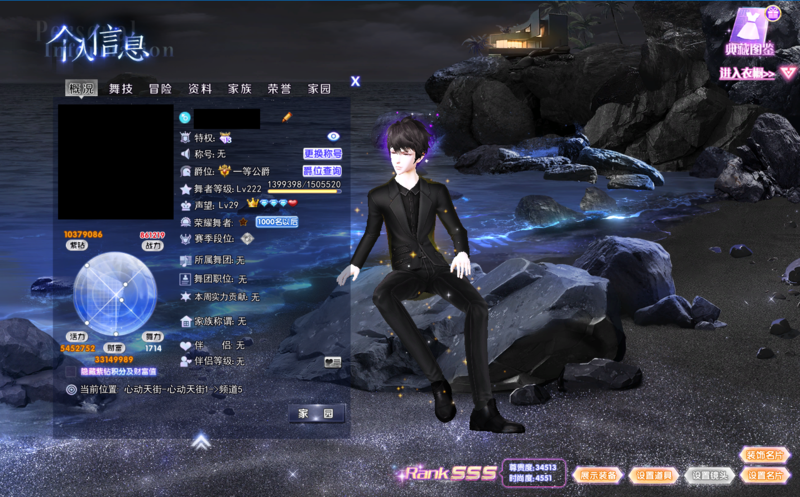The width and height of the screenshot is (800, 497).
Task: Switch to the 家族 tab
Action: (240, 89)
